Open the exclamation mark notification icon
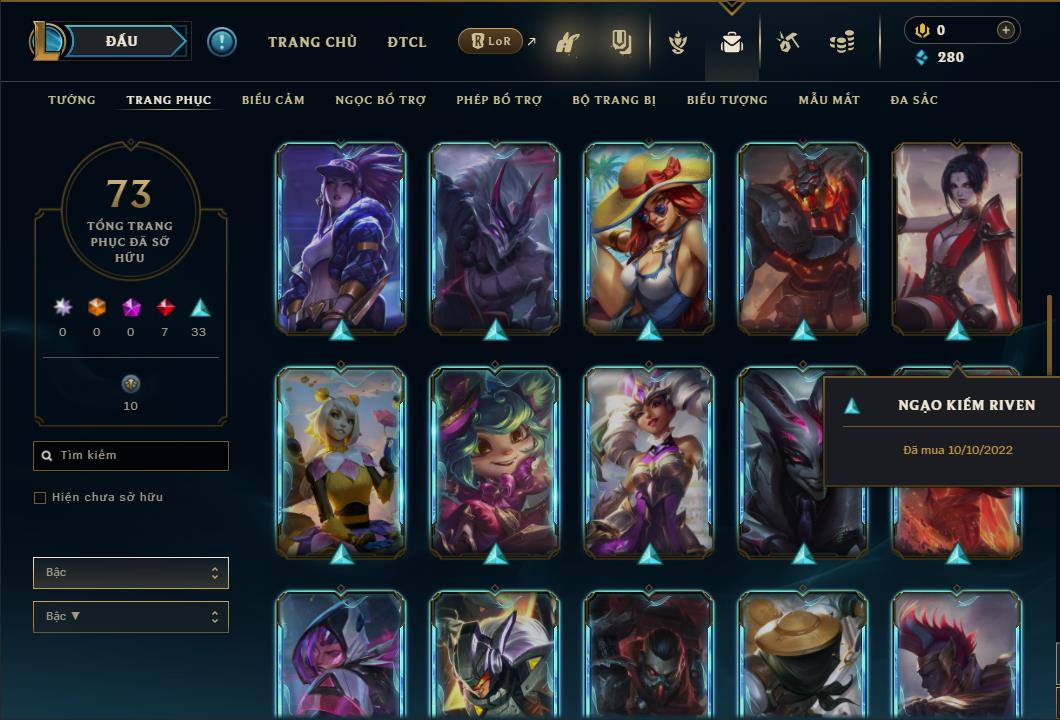The width and height of the screenshot is (1060, 720). pos(222,41)
